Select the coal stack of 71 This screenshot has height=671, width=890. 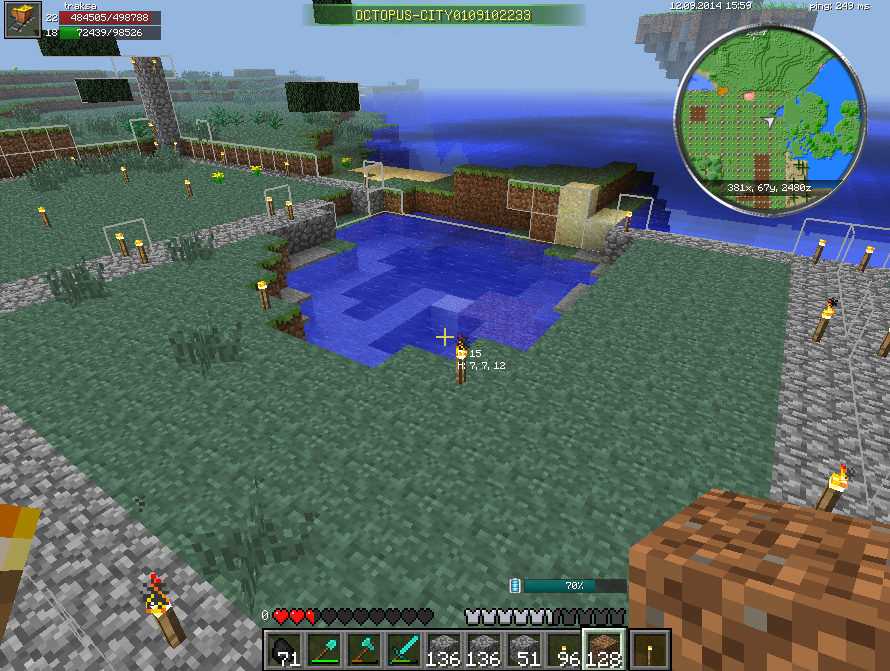[x=284, y=649]
